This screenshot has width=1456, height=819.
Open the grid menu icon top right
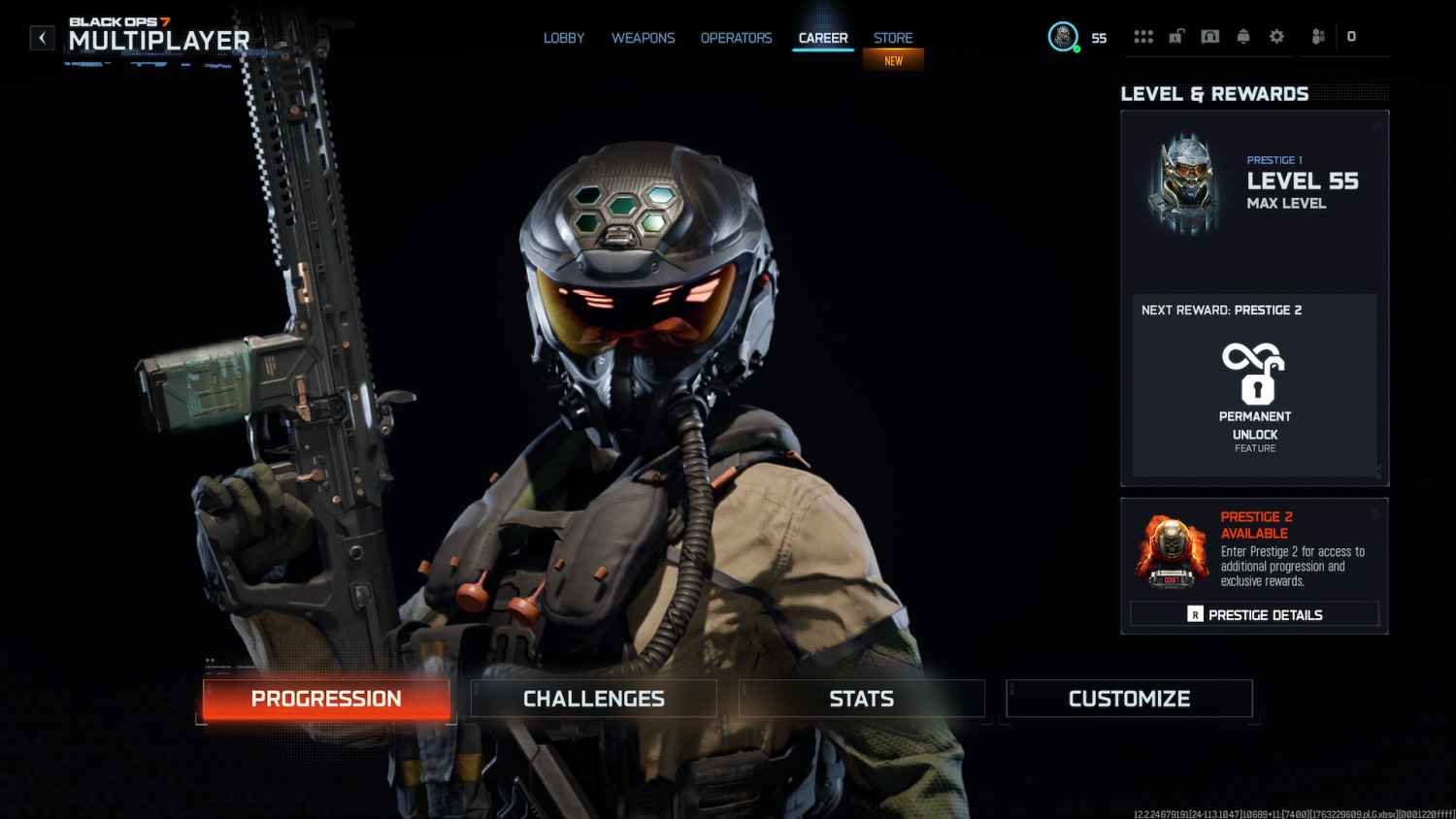click(x=1143, y=36)
